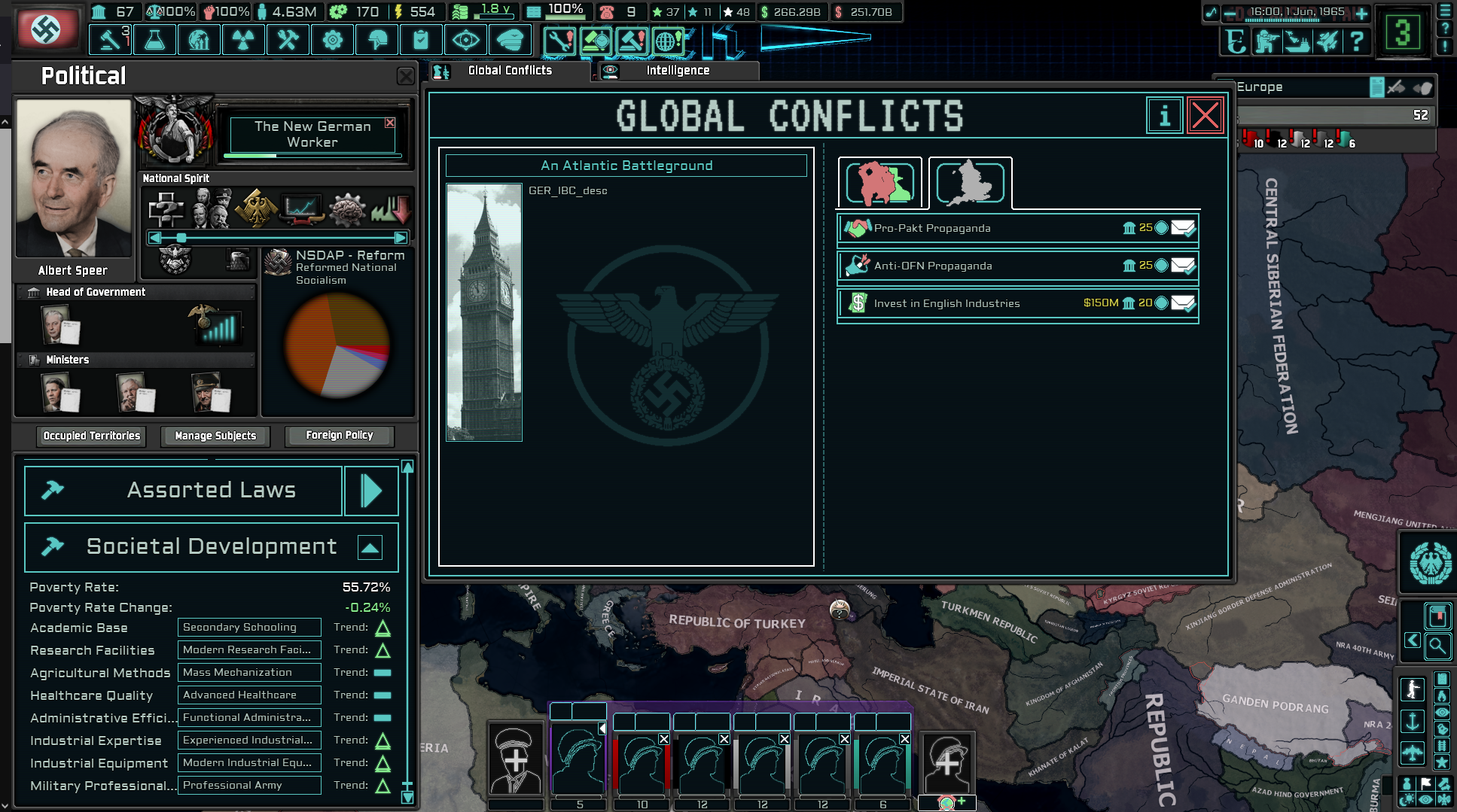Select the nuclear weapons radiation icon
The image size is (1457, 812).
click(x=243, y=39)
